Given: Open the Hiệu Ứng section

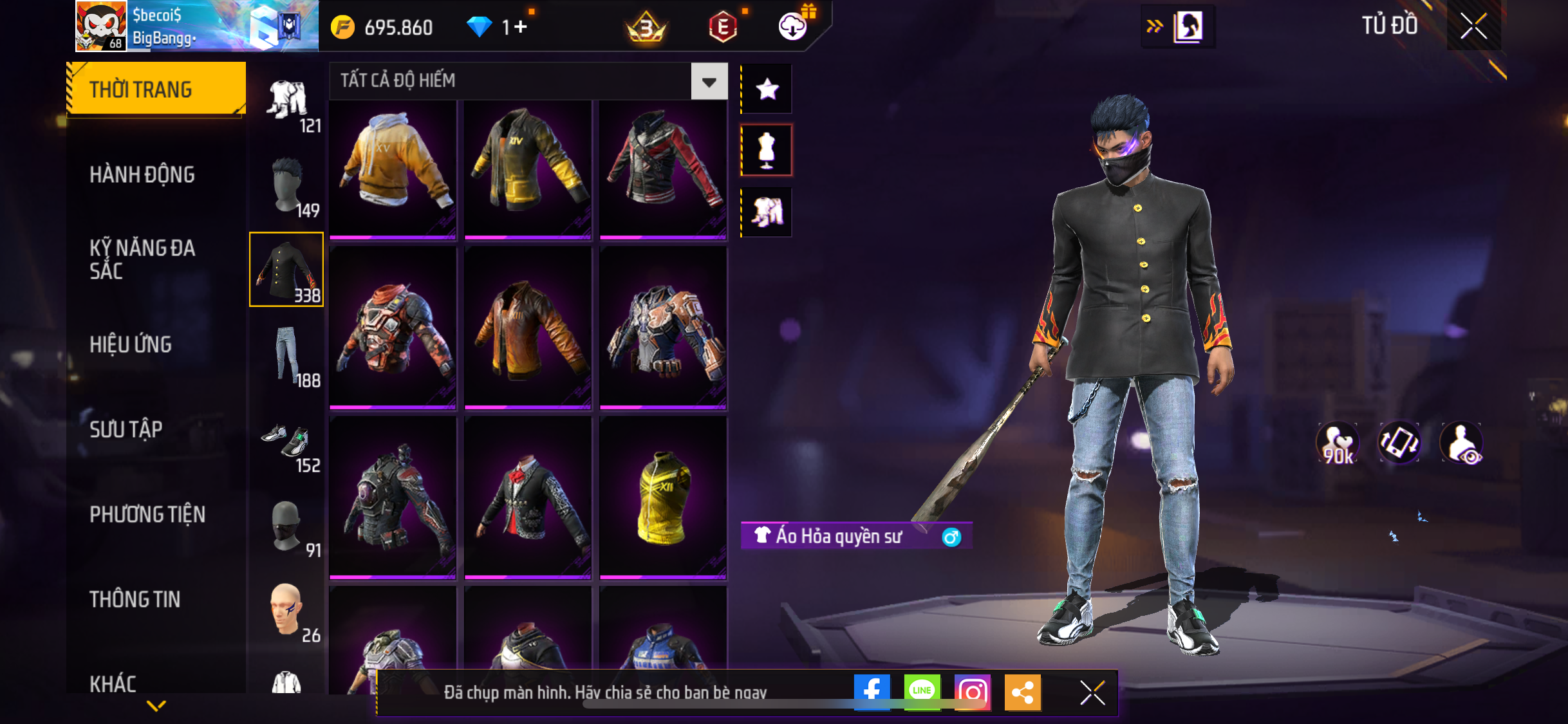Looking at the screenshot, I should pyautogui.click(x=131, y=344).
